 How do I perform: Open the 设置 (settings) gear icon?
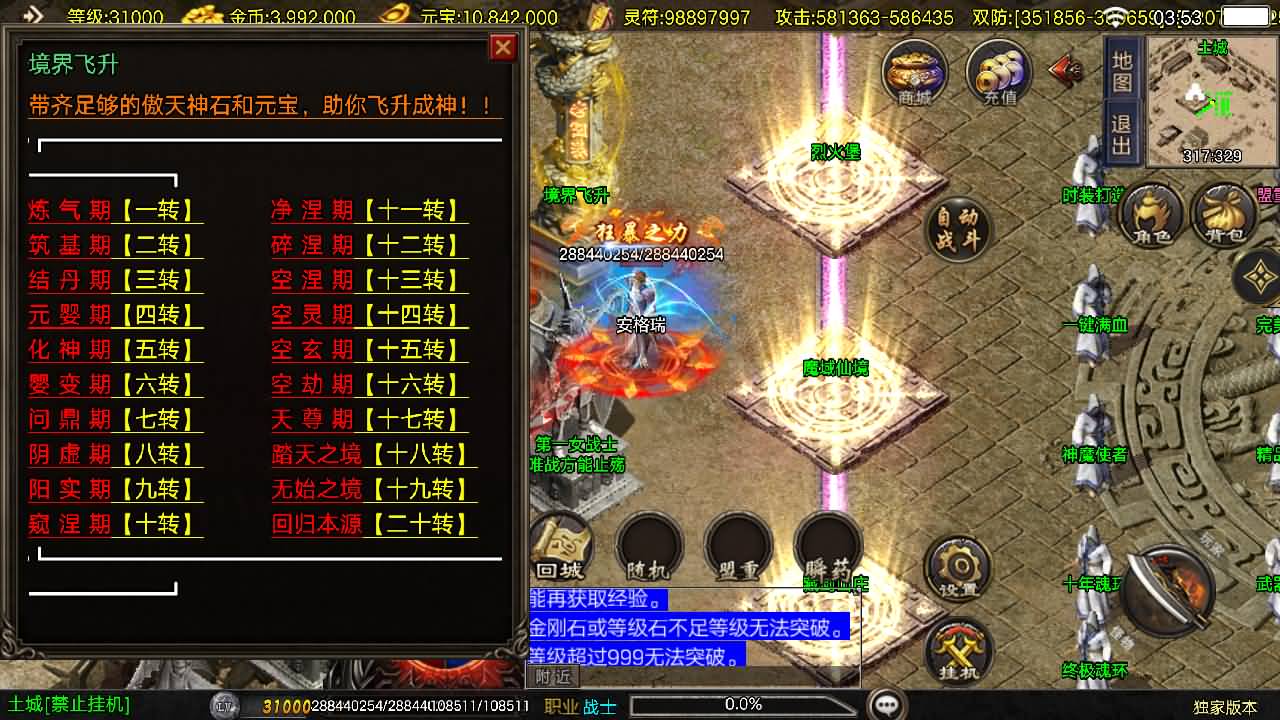pyautogui.click(x=957, y=567)
